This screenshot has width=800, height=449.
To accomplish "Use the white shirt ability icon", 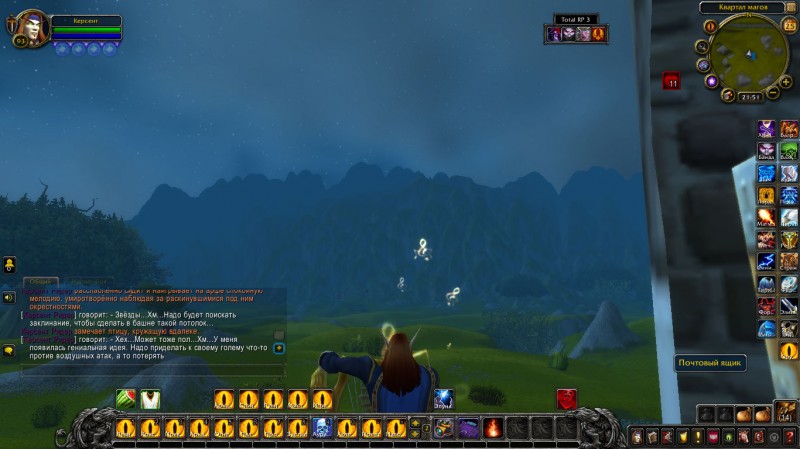I will tap(150, 399).
